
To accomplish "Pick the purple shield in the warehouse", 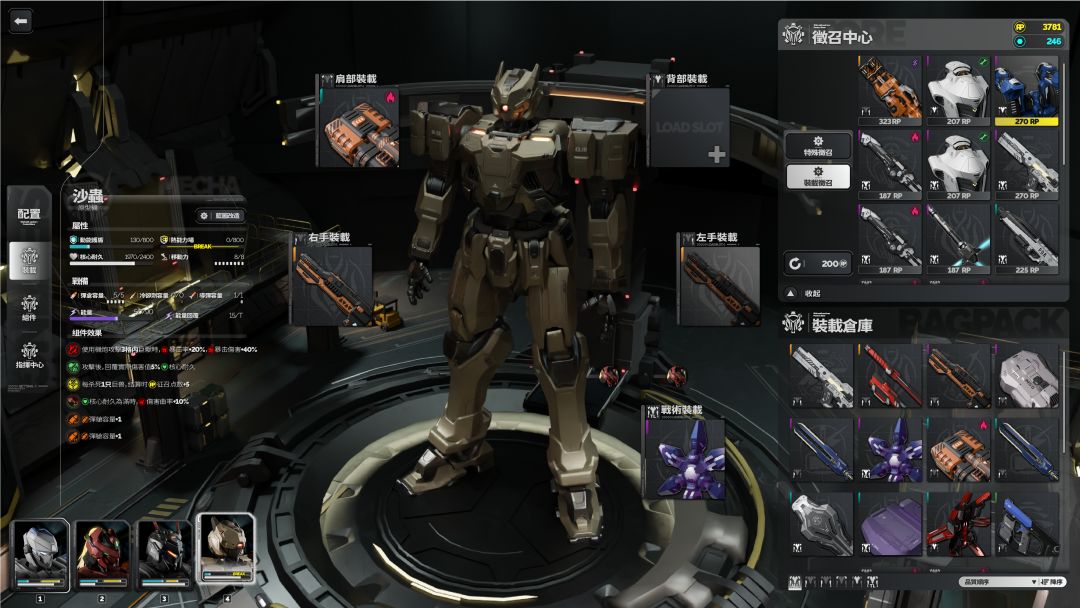I will click(x=890, y=524).
